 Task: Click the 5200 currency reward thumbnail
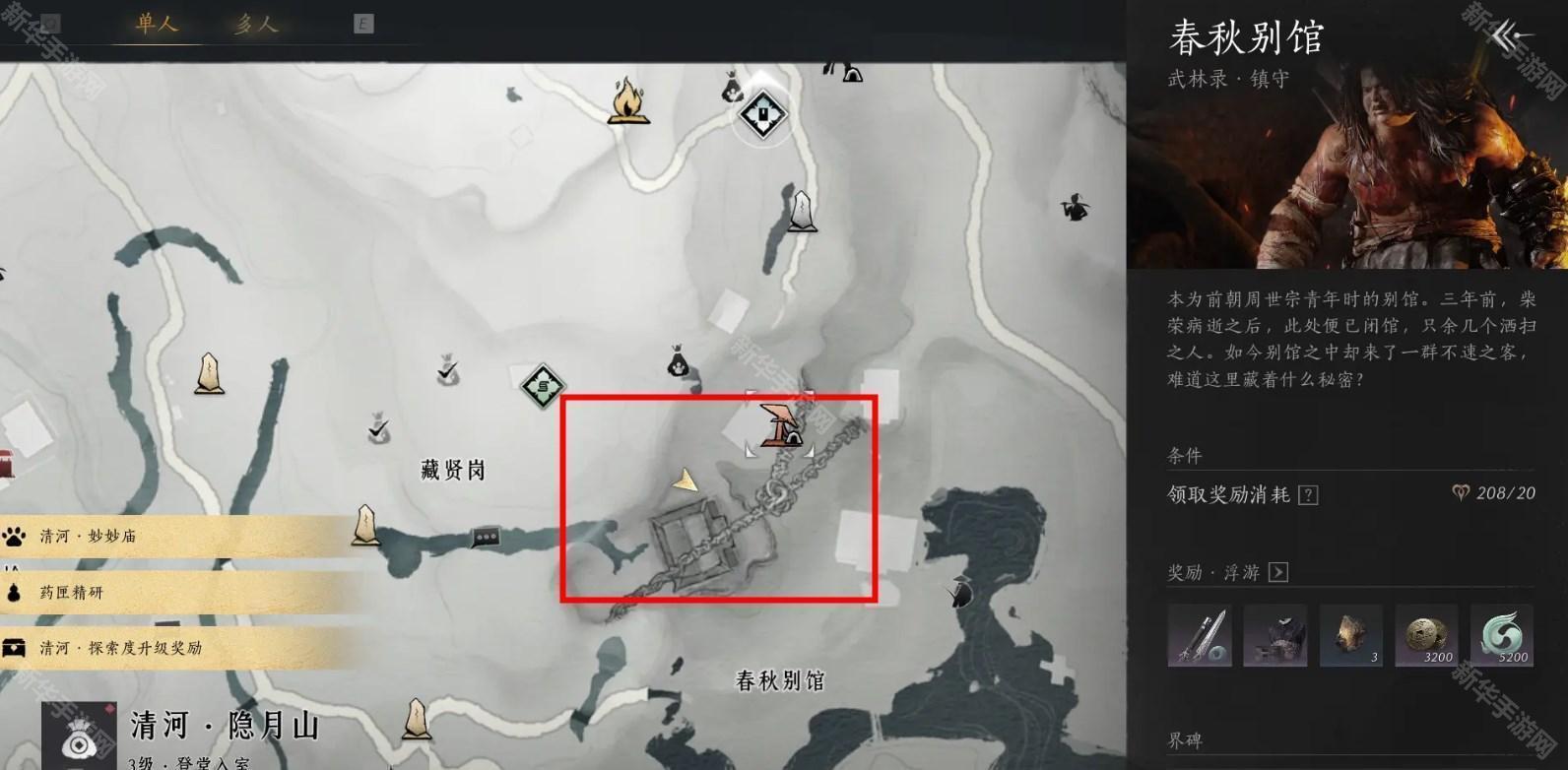pos(1503,636)
